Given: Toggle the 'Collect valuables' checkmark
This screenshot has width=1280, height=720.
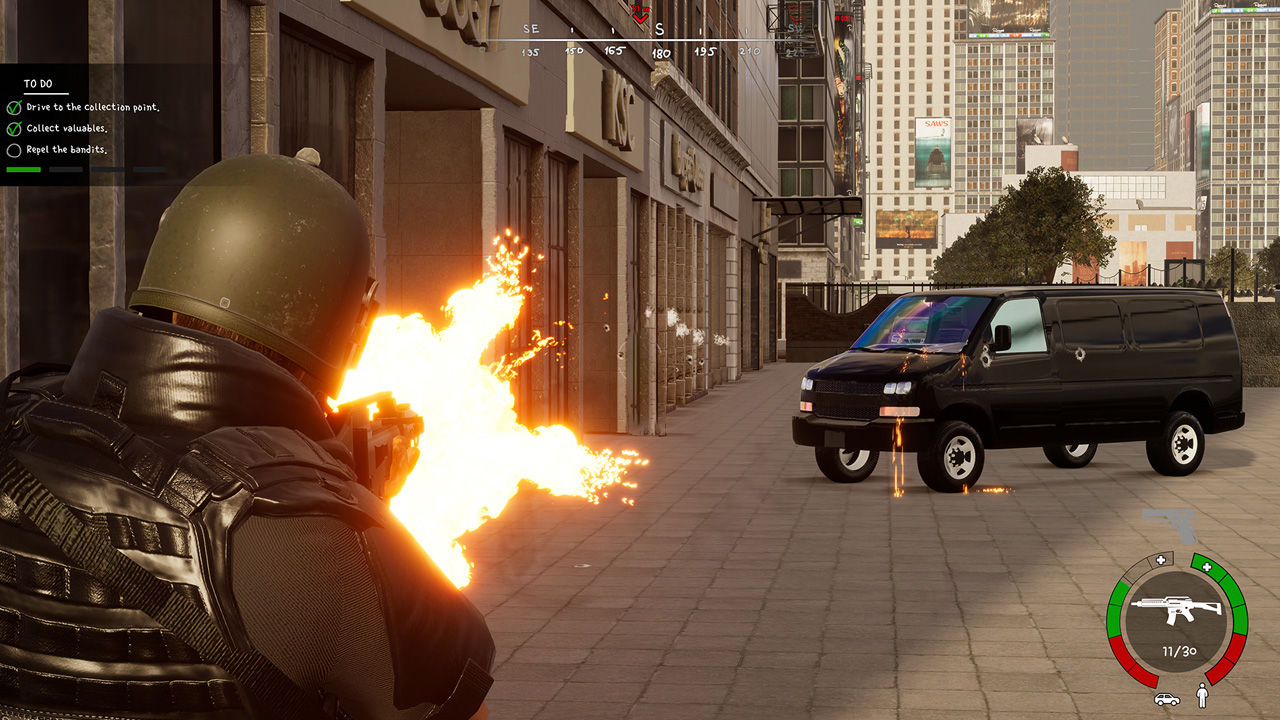Looking at the screenshot, I should coord(12,129).
